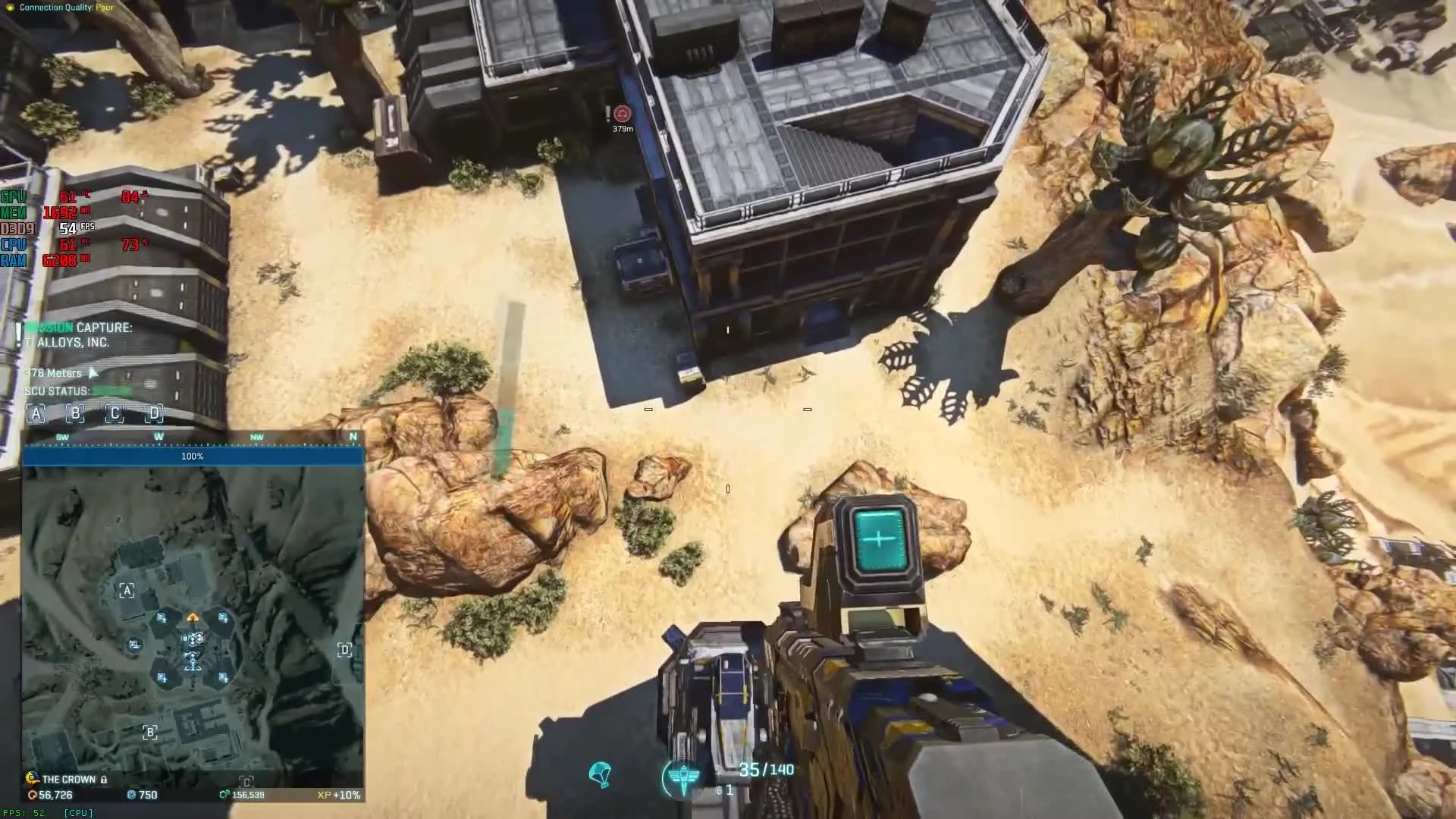Expand the capture point C status

114,415
